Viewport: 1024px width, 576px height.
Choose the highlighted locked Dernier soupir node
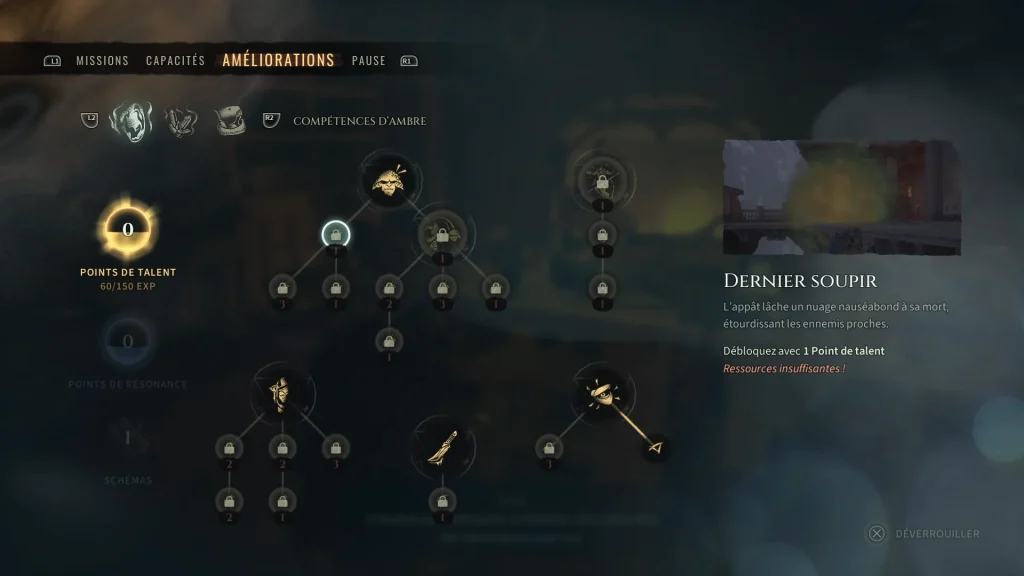(x=336, y=235)
